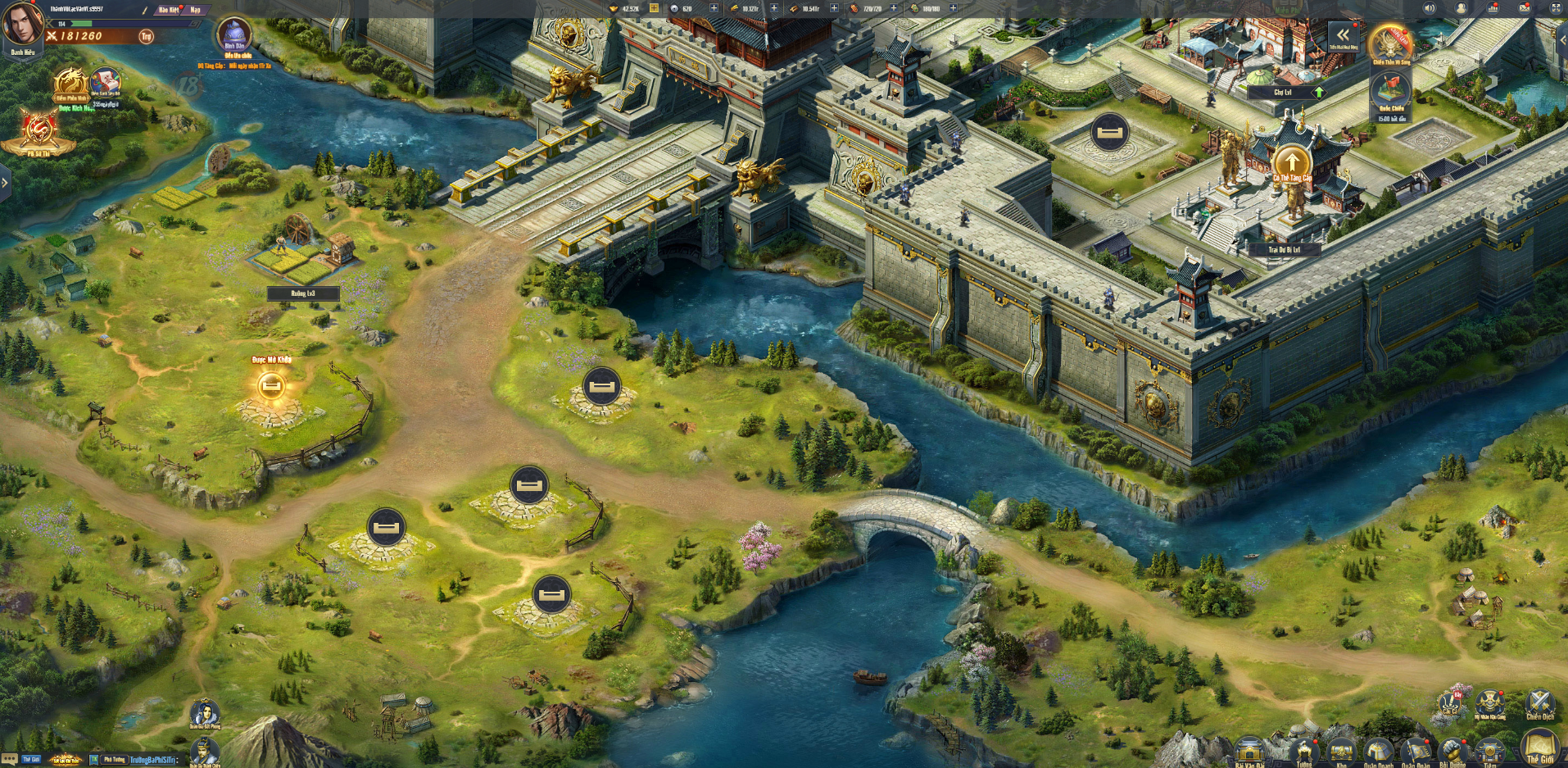Image resolution: width=1568 pixels, height=768 pixels.
Task: Collapse the activities double-arrow button
Action: pyautogui.click(x=1343, y=34)
